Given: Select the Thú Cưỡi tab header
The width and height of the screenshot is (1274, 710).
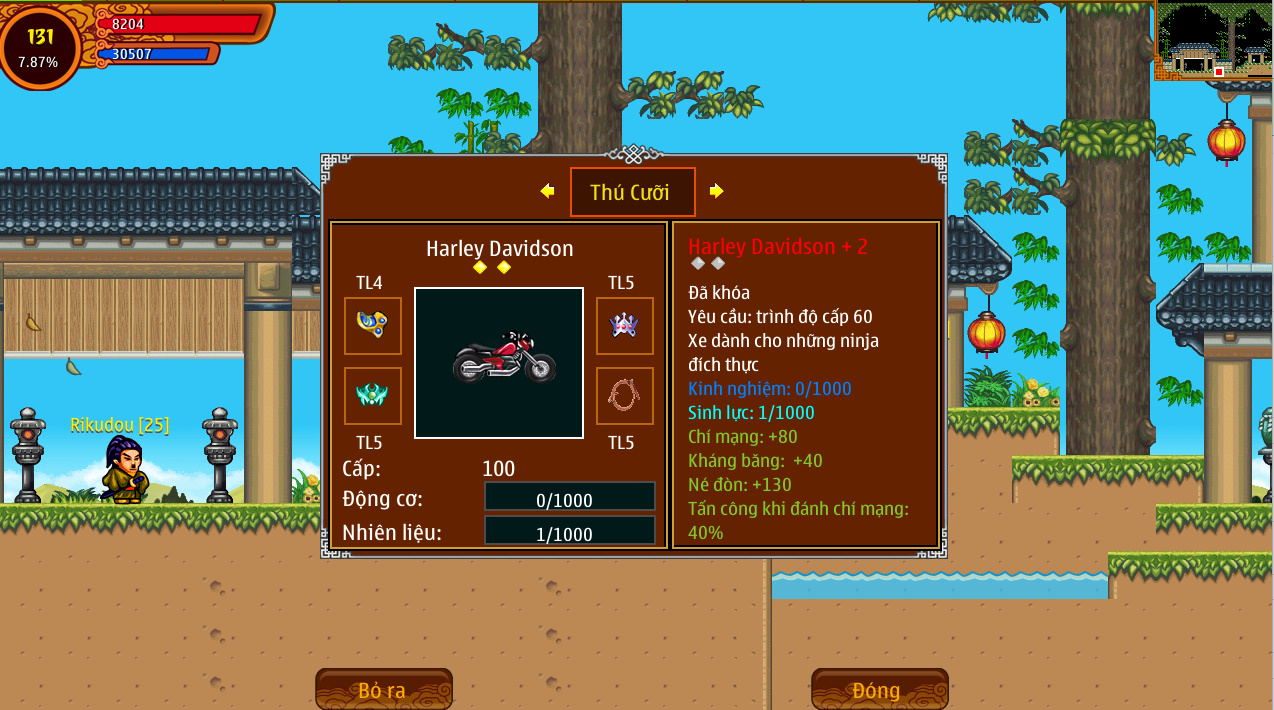Looking at the screenshot, I should tap(632, 192).
